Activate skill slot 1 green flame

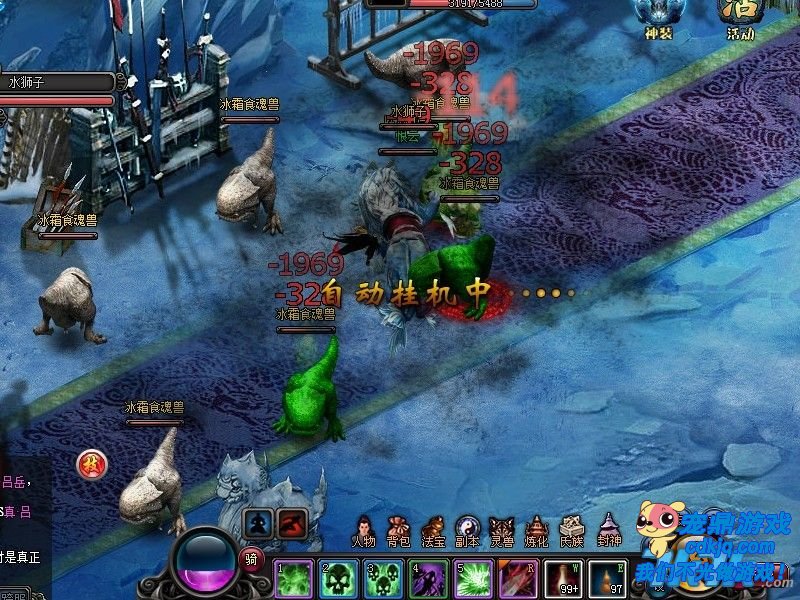[294, 579]
